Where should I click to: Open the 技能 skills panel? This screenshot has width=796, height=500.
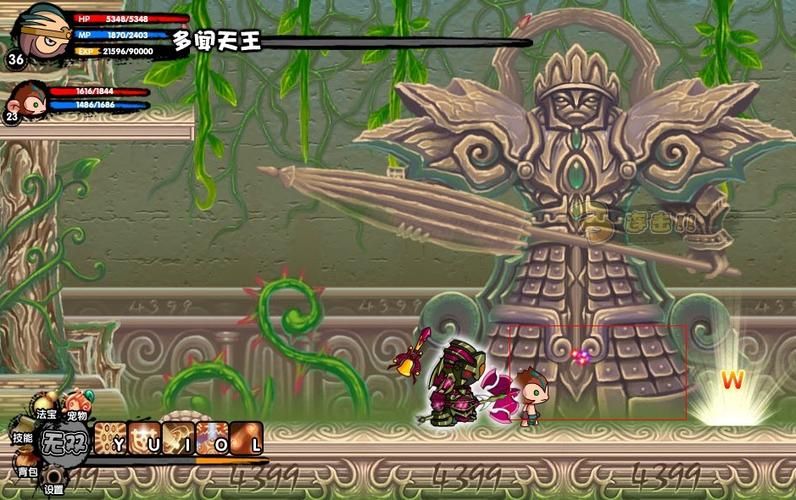22,437
